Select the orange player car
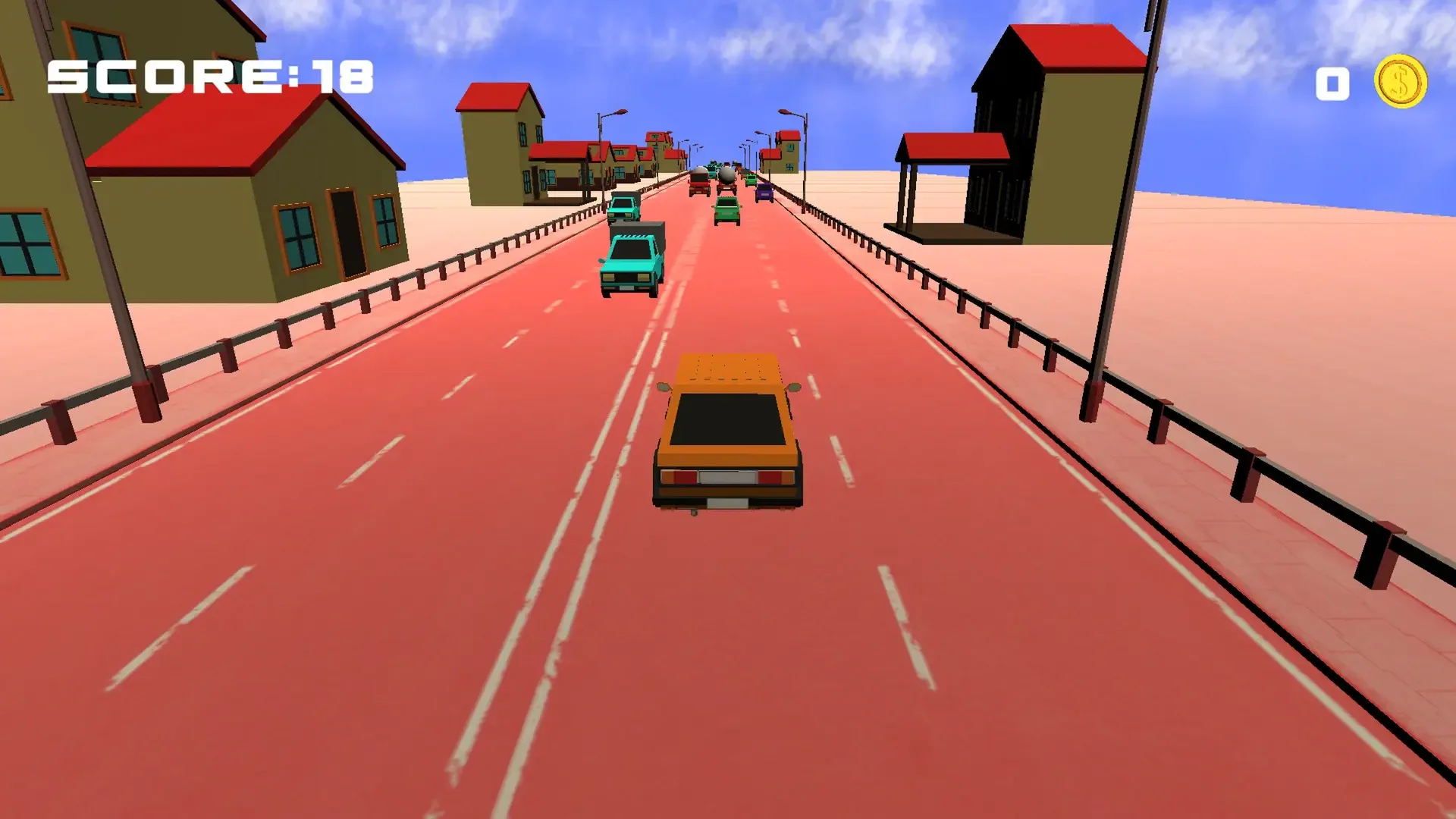 [728, 432]
